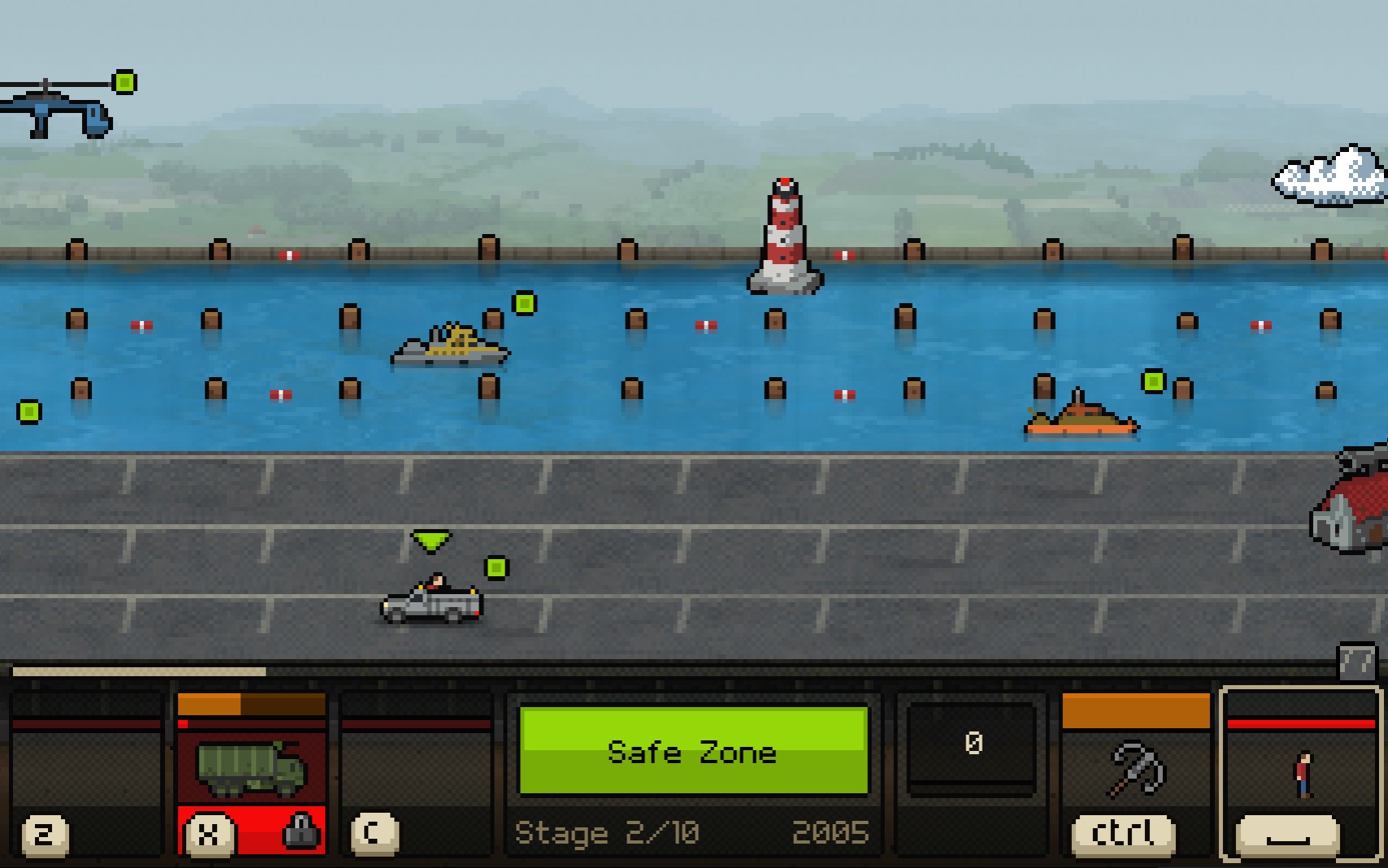1388x868 pixels.
Task: Select the survivor character slot
Action: click(1301, 772)
